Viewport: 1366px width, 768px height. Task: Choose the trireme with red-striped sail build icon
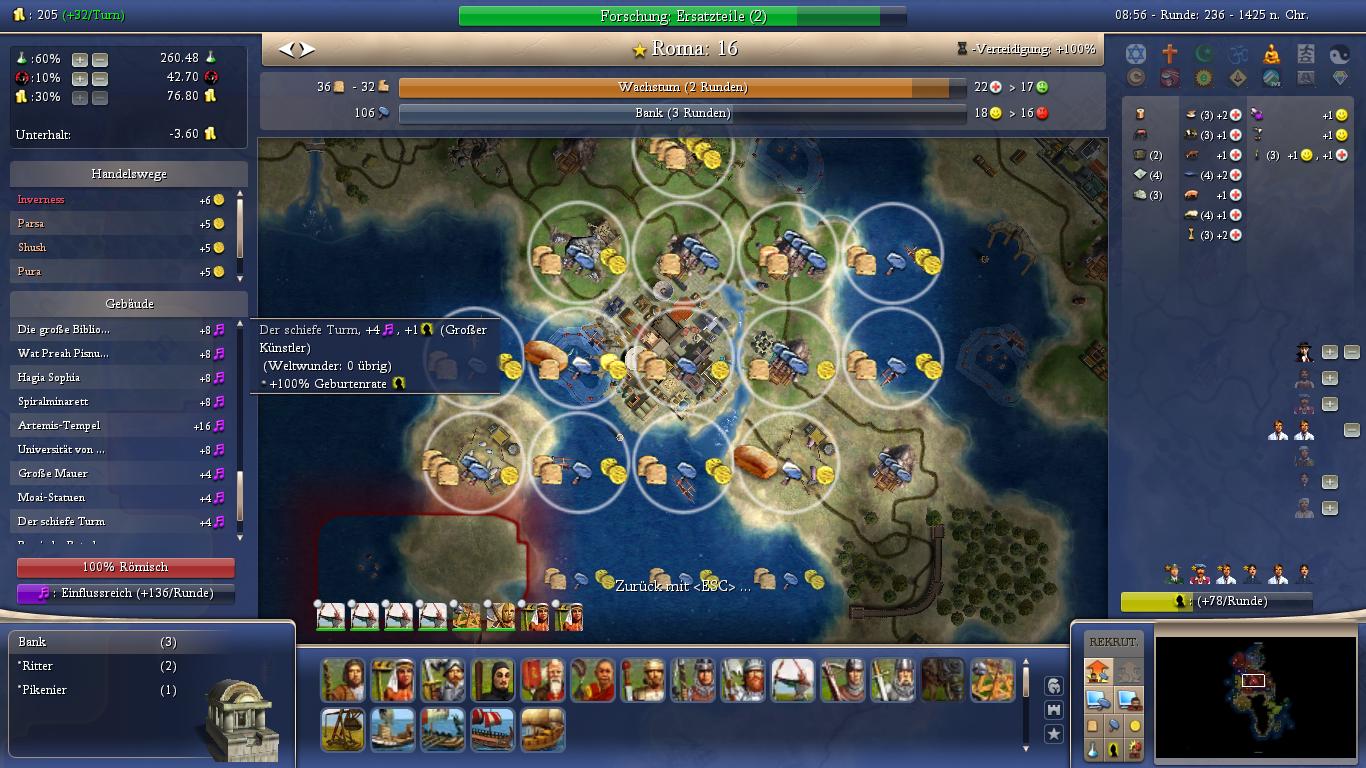493,730
